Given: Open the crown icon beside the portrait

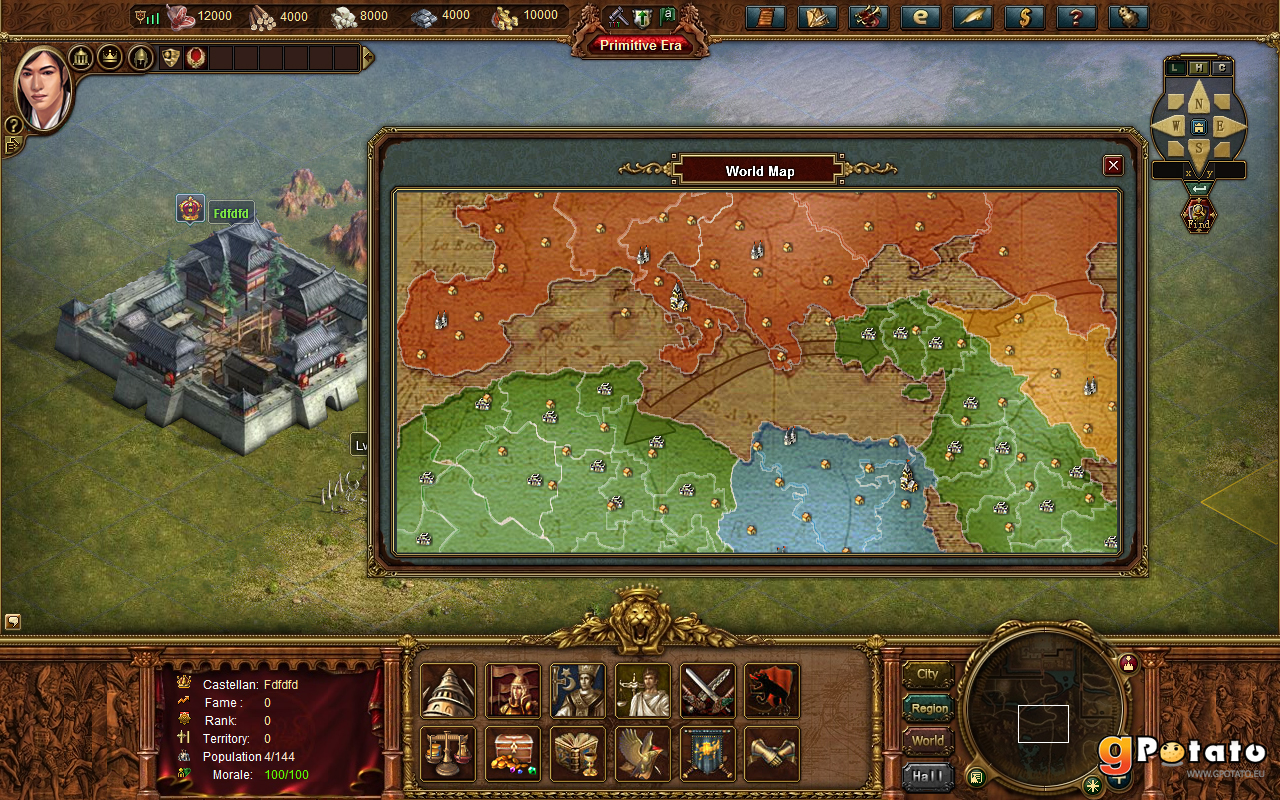Looking at the screenshot, I should (x=110, y=57).
